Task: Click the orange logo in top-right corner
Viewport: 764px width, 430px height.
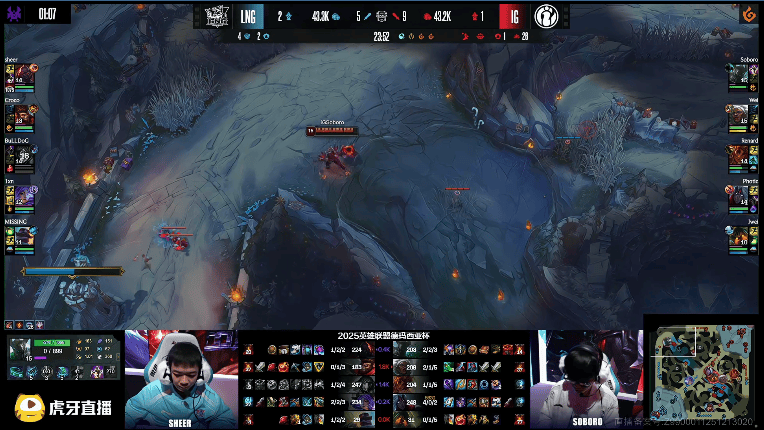Action: [x=745, y=15]
